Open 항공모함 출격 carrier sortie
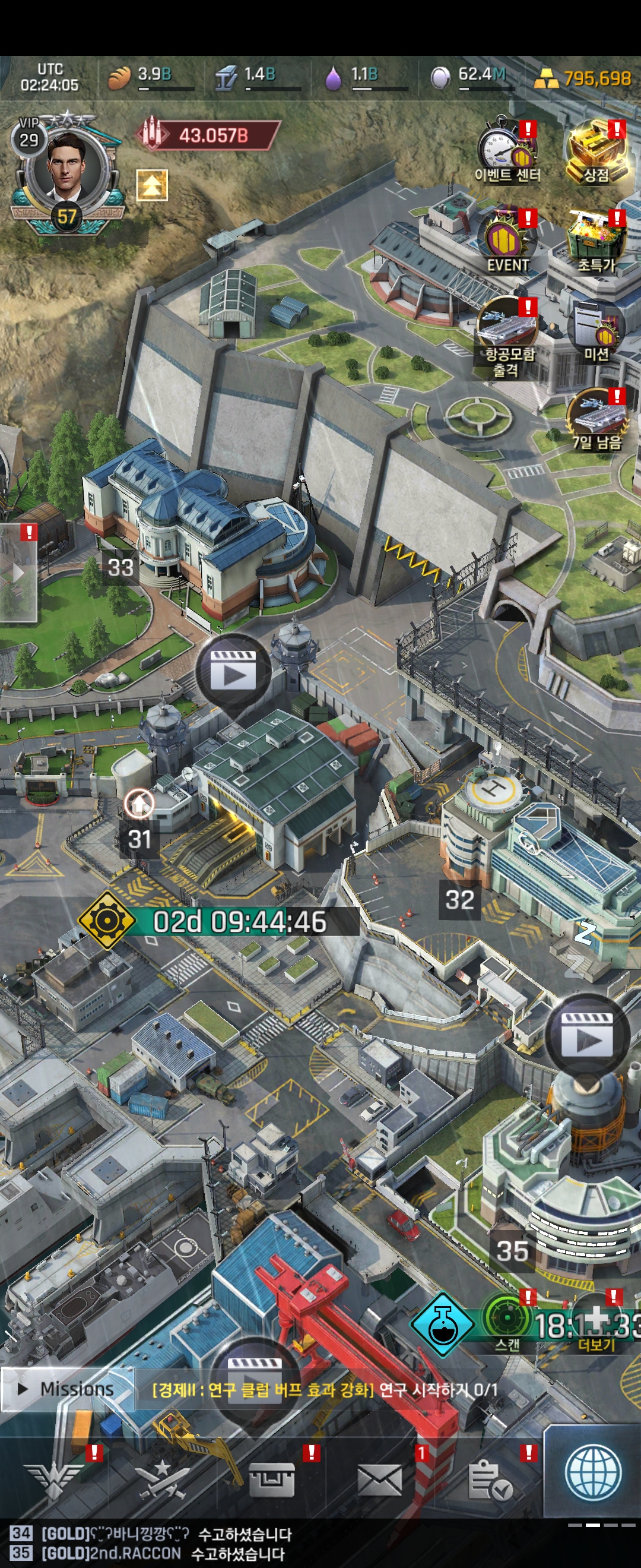This screenshot has height=1568, width=641. tap(507, 335)
